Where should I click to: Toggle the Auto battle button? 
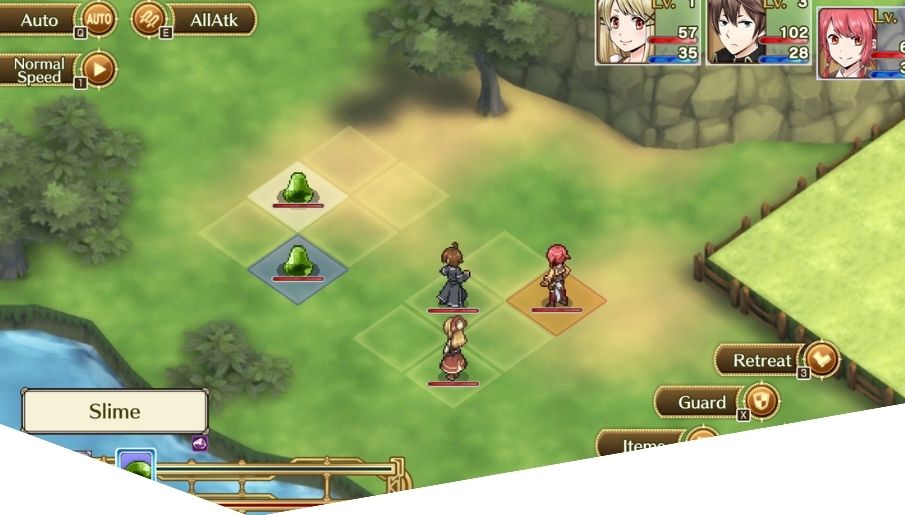tap(58, 18)
